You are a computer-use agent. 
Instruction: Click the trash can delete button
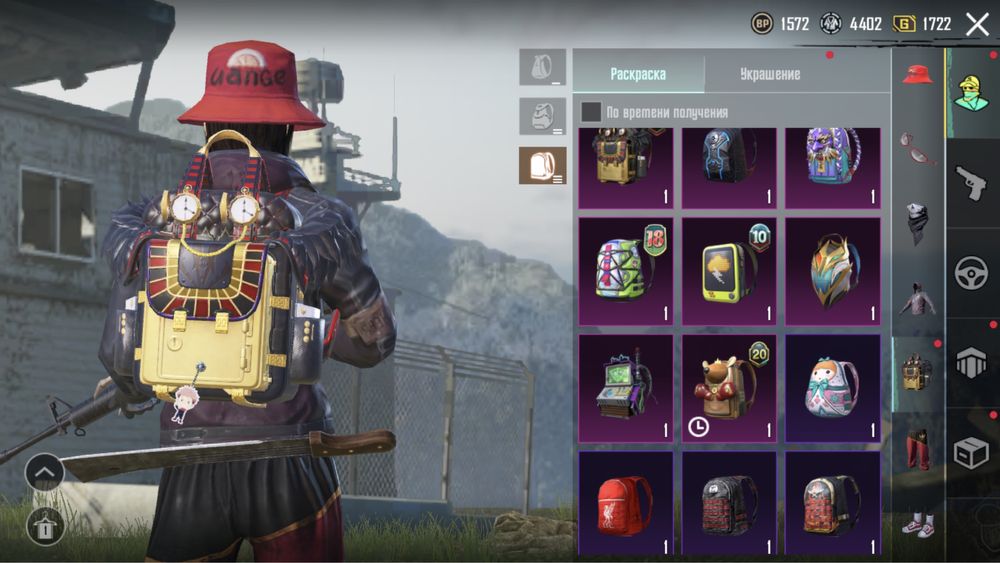(44, 525)
